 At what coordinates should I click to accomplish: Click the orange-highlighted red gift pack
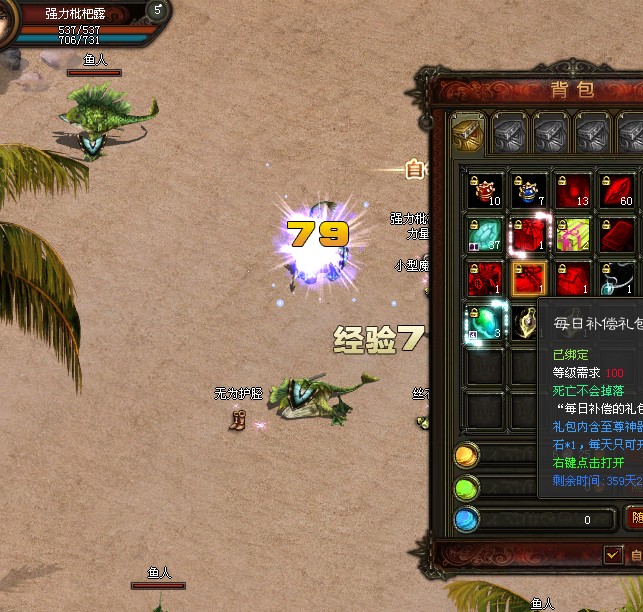531,278
